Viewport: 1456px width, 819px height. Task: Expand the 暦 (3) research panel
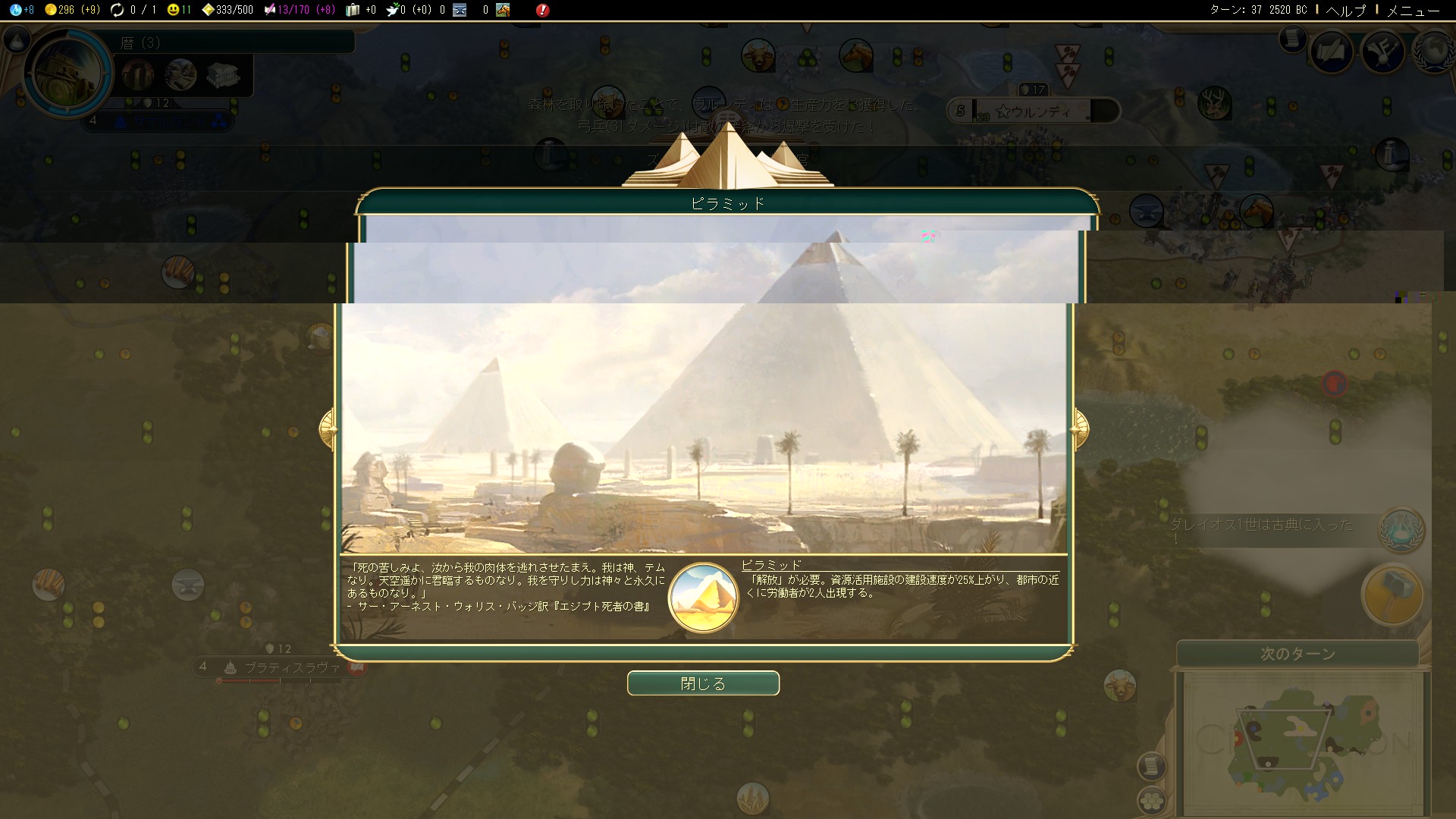pos(227,42)
